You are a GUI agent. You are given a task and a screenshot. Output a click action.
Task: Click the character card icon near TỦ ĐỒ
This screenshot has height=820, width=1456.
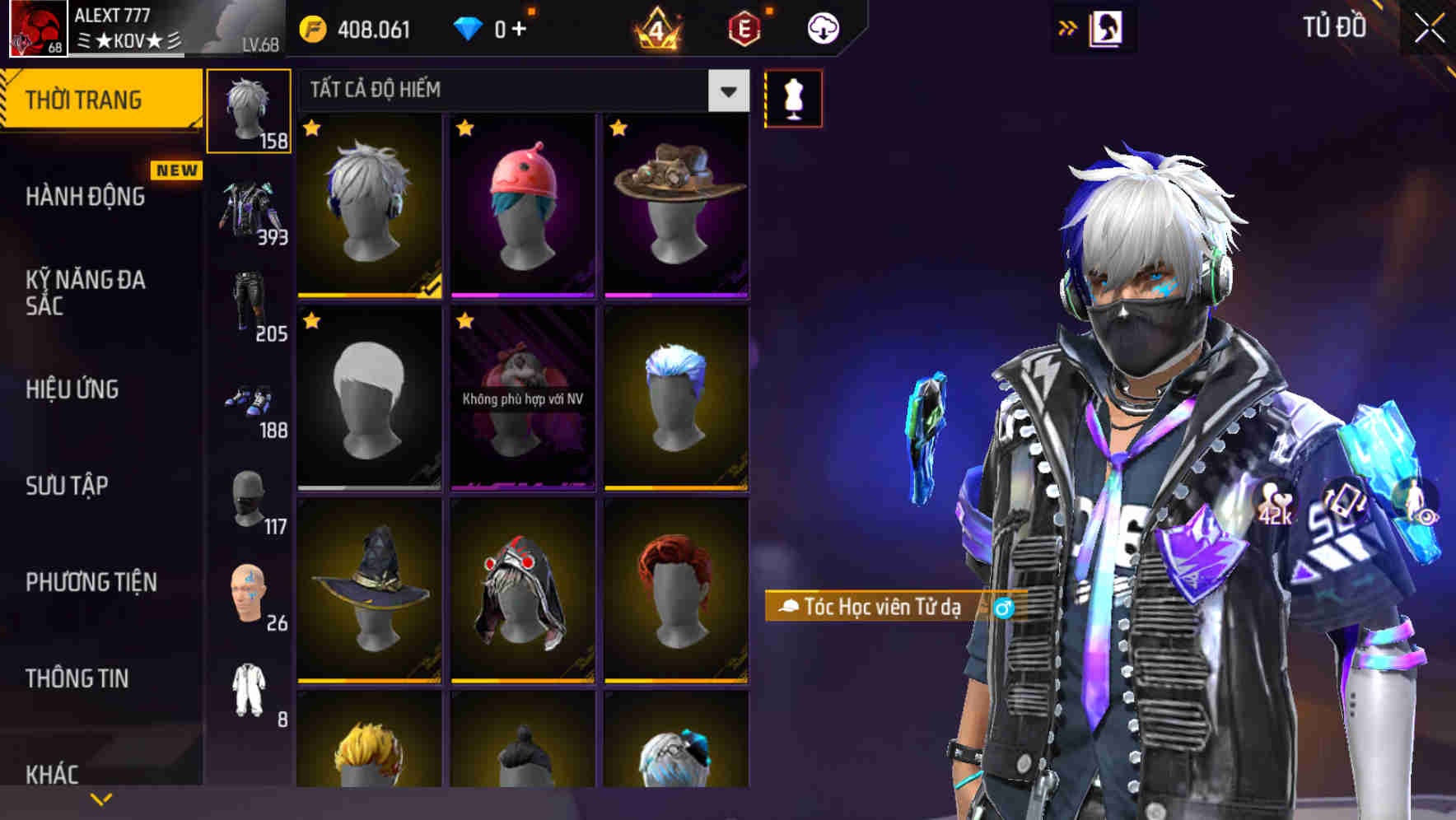1107,27
